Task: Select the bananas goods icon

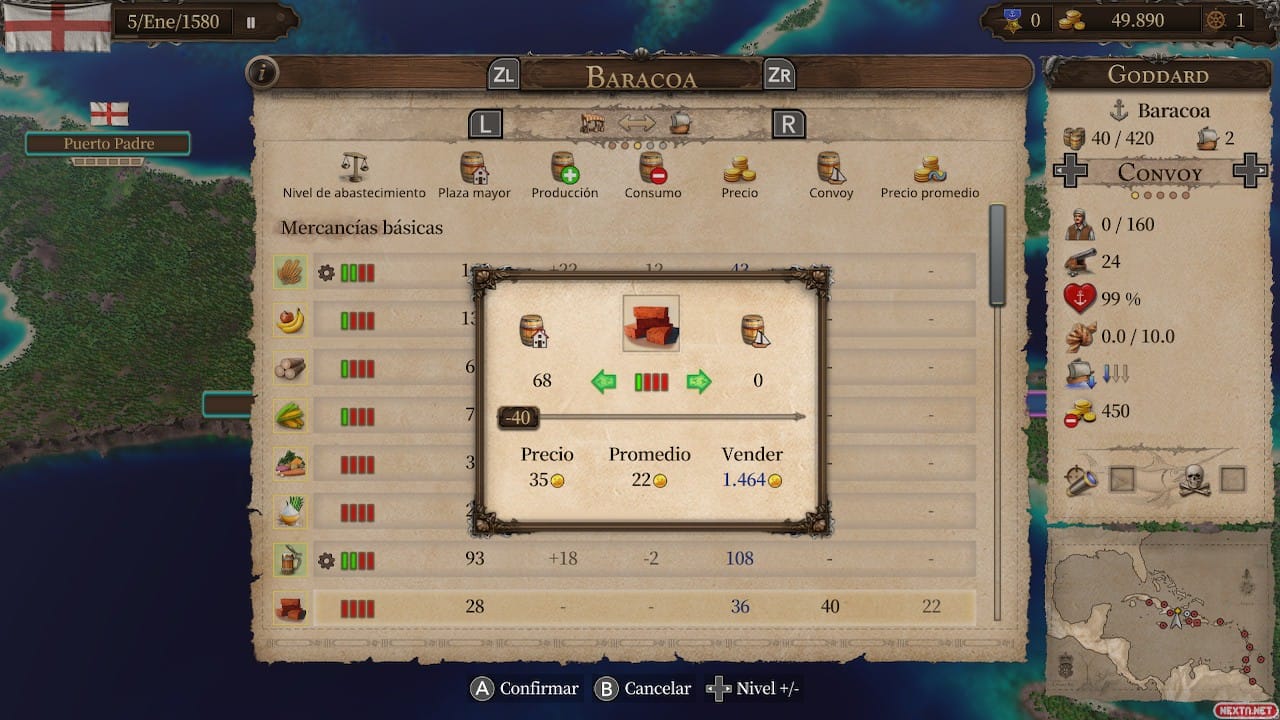Action: (290, 320)
